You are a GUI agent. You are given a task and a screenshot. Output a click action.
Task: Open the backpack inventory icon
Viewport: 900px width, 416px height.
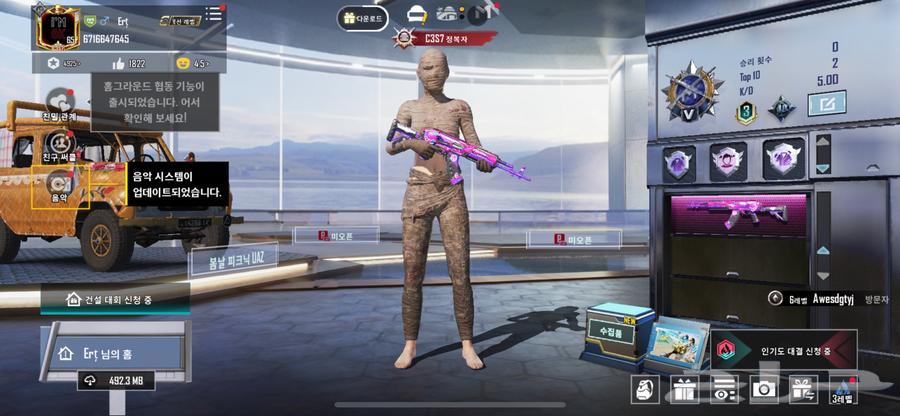click(x=645, y=389)
